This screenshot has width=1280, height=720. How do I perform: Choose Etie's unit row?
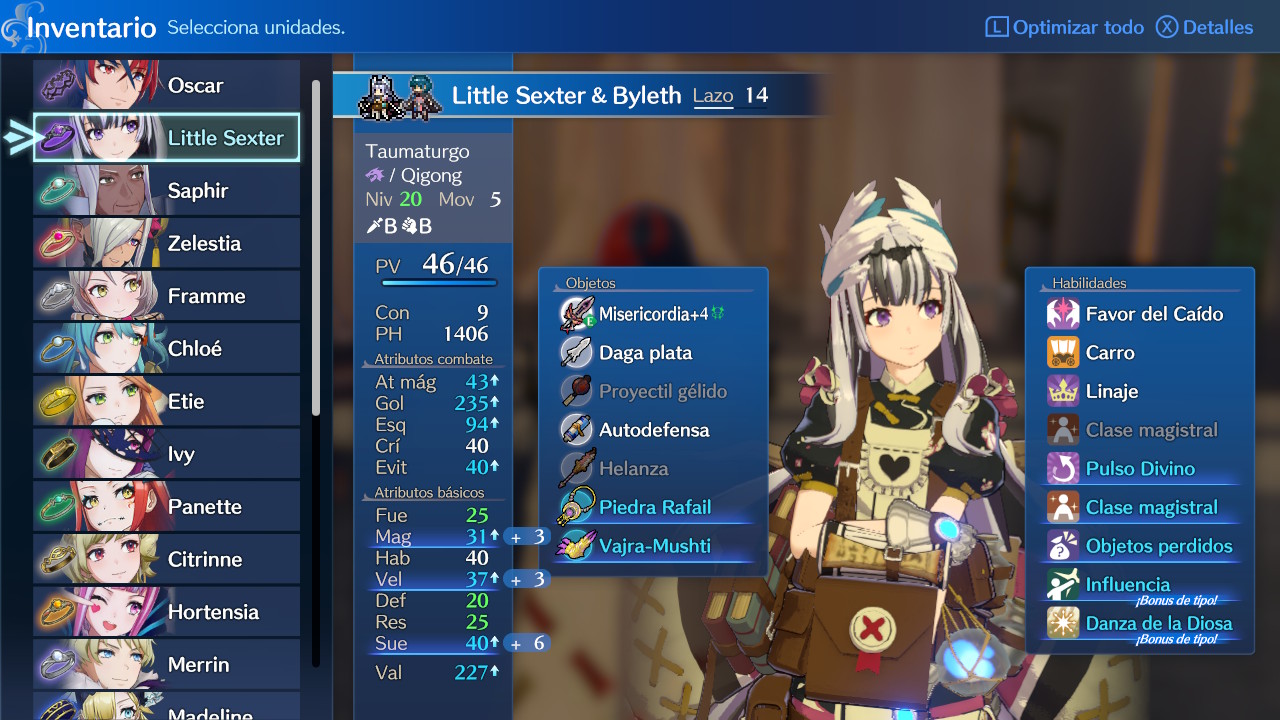click(x=167, y=401)
